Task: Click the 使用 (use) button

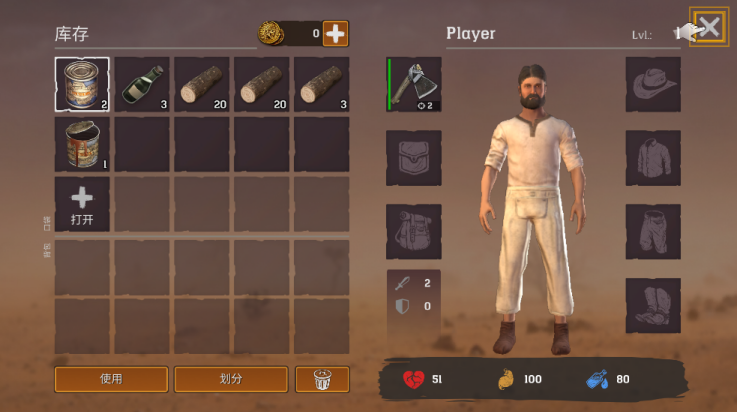Action: [x=111, y=379]
